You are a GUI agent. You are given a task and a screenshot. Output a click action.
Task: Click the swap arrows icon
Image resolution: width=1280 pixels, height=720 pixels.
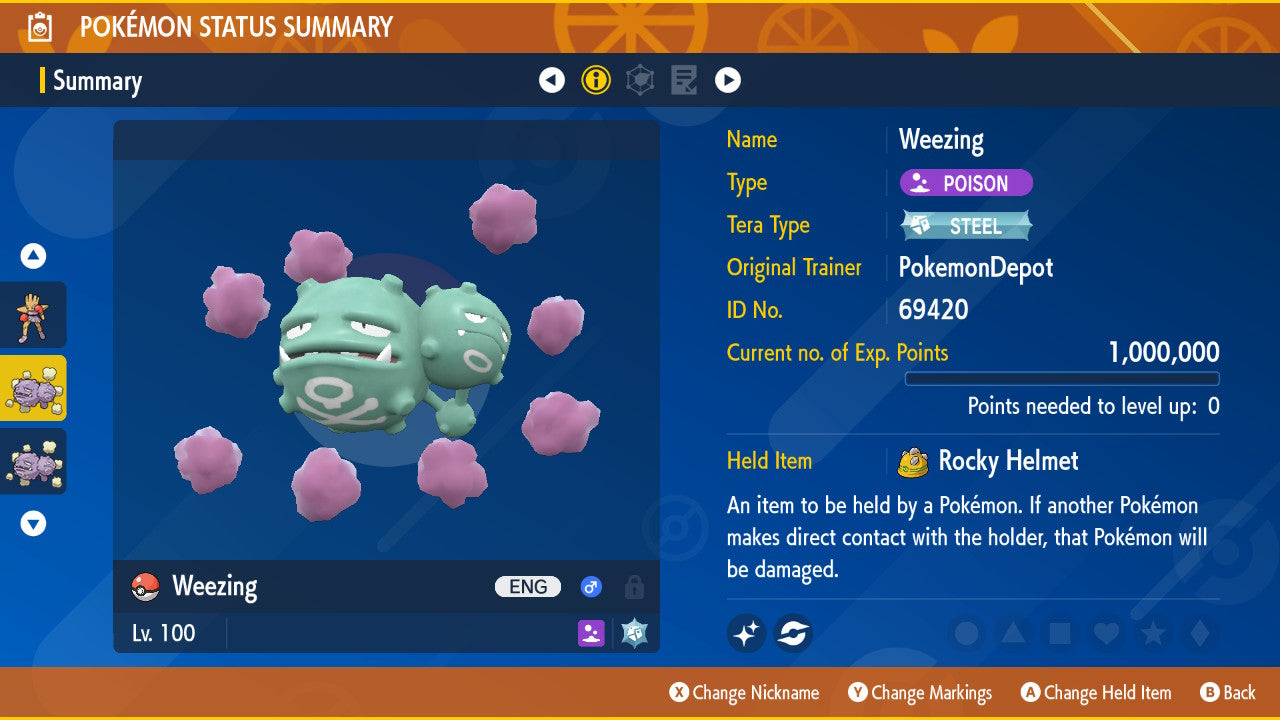793,633
